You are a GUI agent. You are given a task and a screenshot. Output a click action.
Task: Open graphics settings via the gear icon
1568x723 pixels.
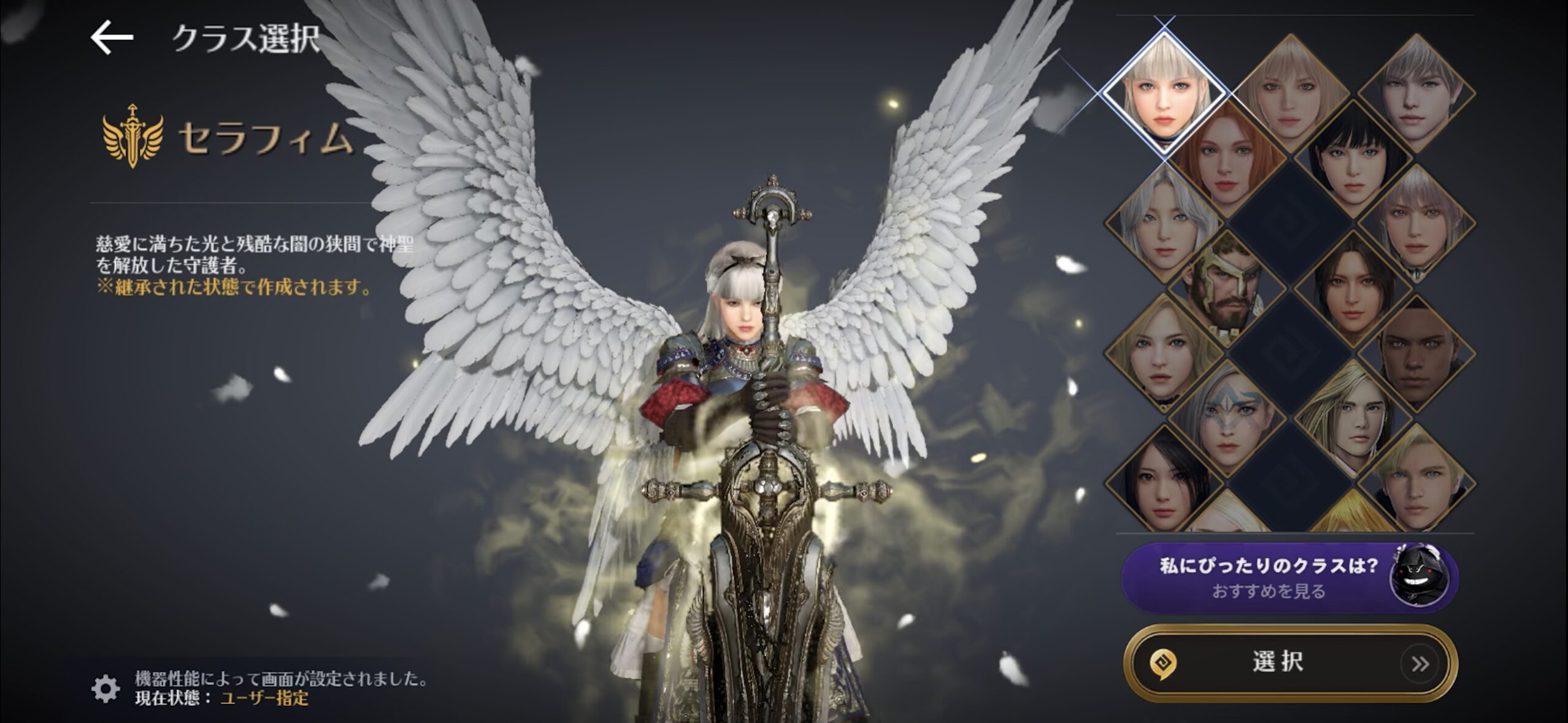click(106, 688)
